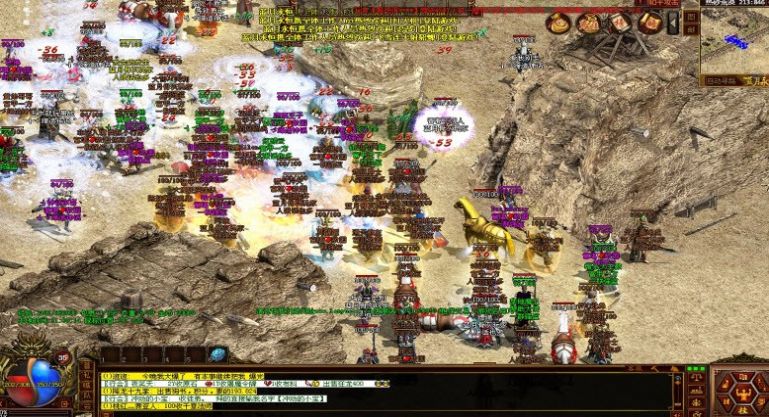This screenshot has width=769, height=417.
Task: Click the red scroll icon at top
Action: point(620,23)
